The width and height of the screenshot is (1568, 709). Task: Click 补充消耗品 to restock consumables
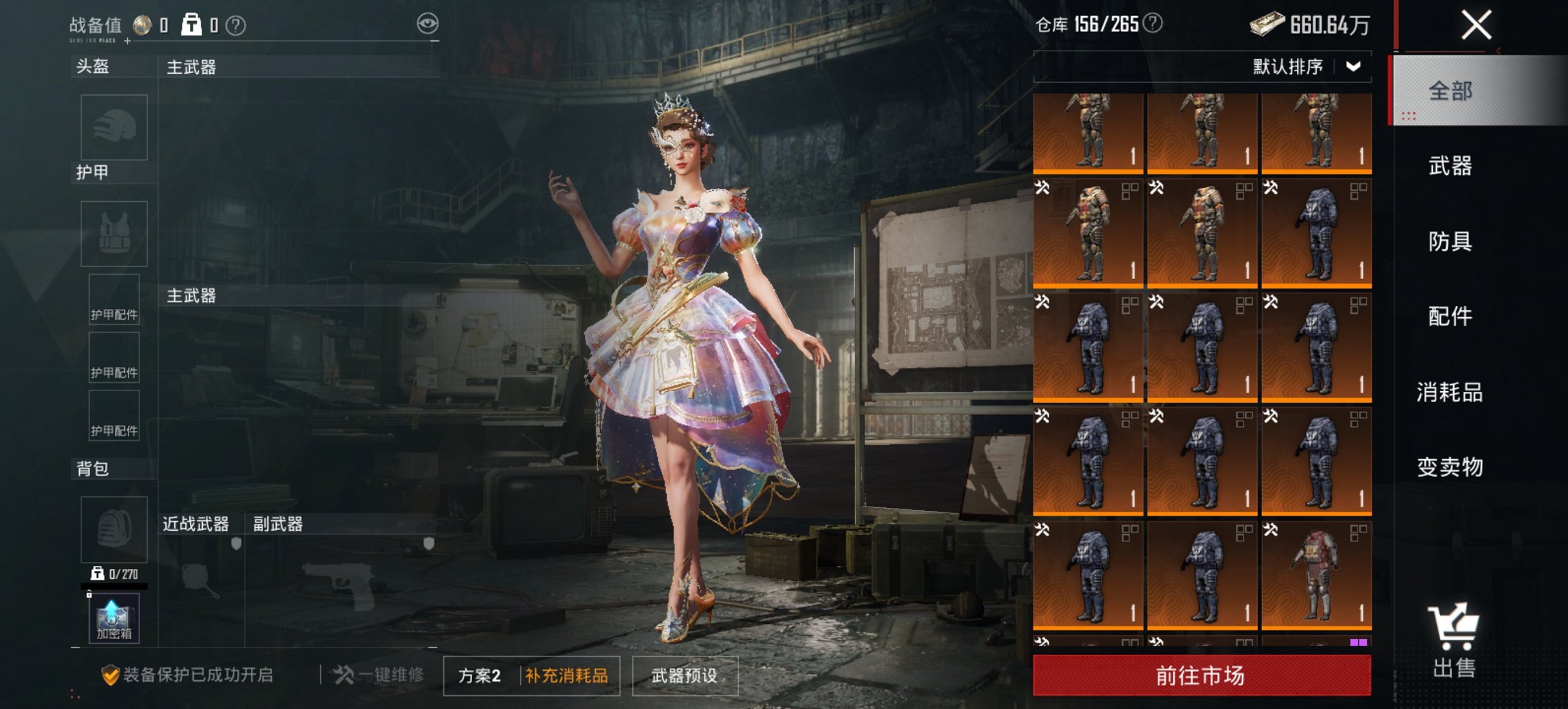(567, 676)
